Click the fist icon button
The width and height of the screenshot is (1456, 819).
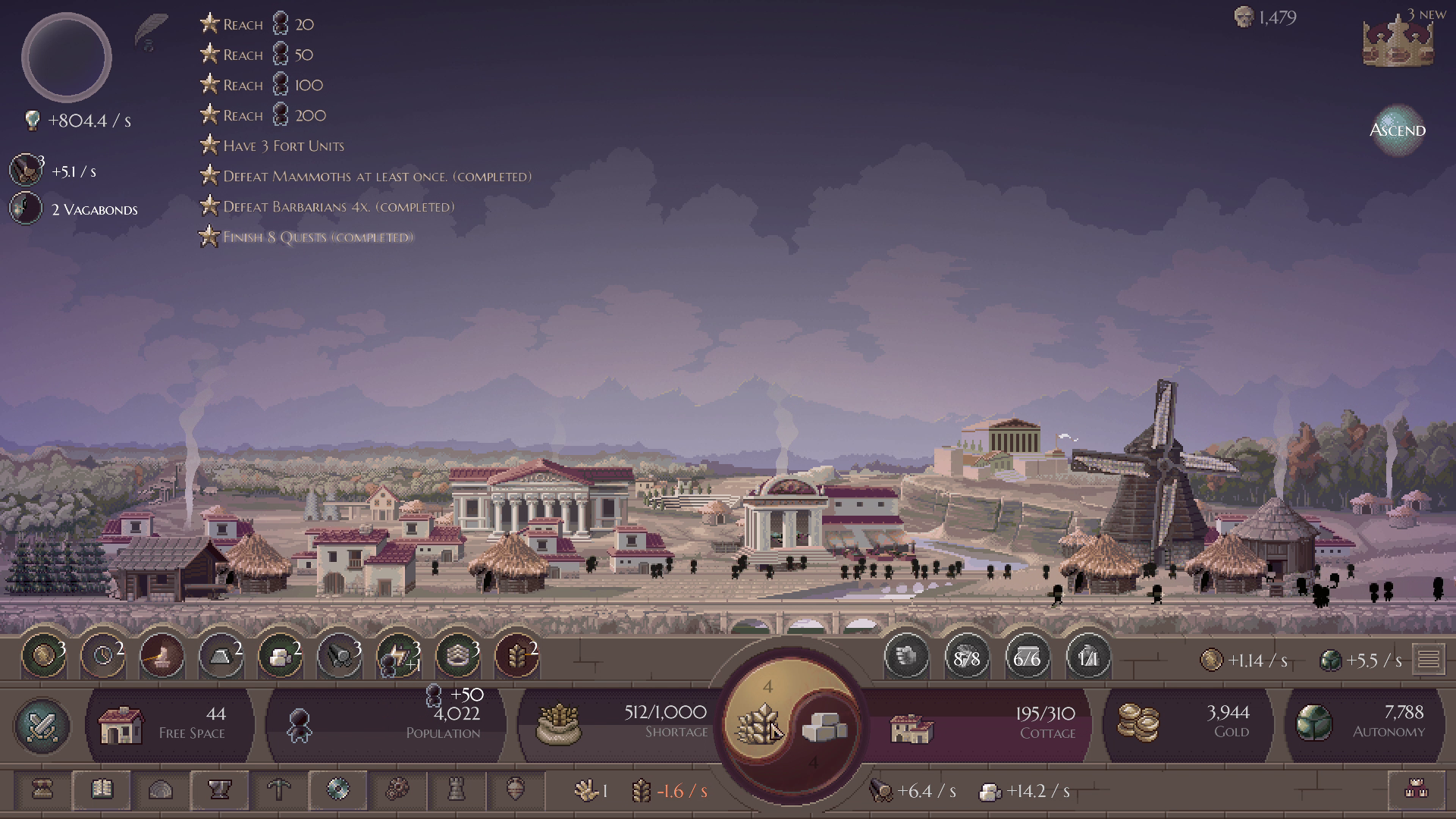(x=906, y=656)
